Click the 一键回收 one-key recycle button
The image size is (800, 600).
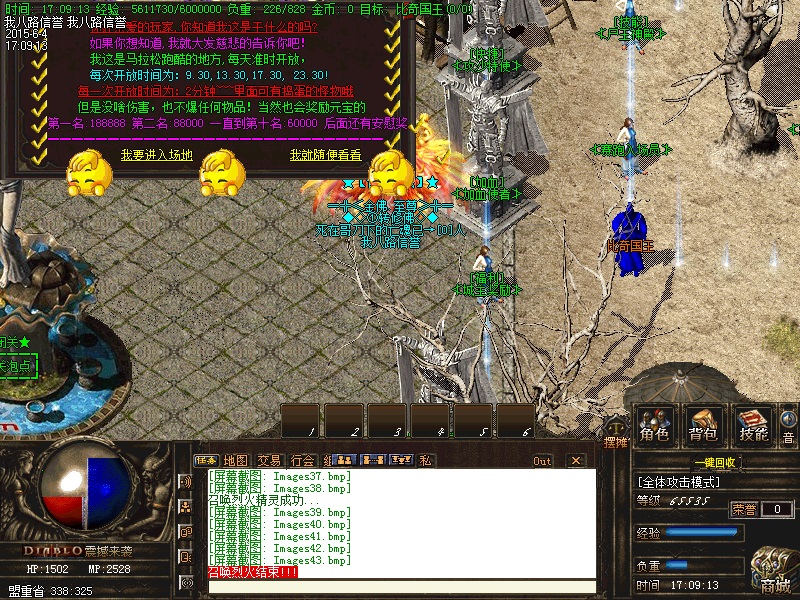(x=714, y=462)
